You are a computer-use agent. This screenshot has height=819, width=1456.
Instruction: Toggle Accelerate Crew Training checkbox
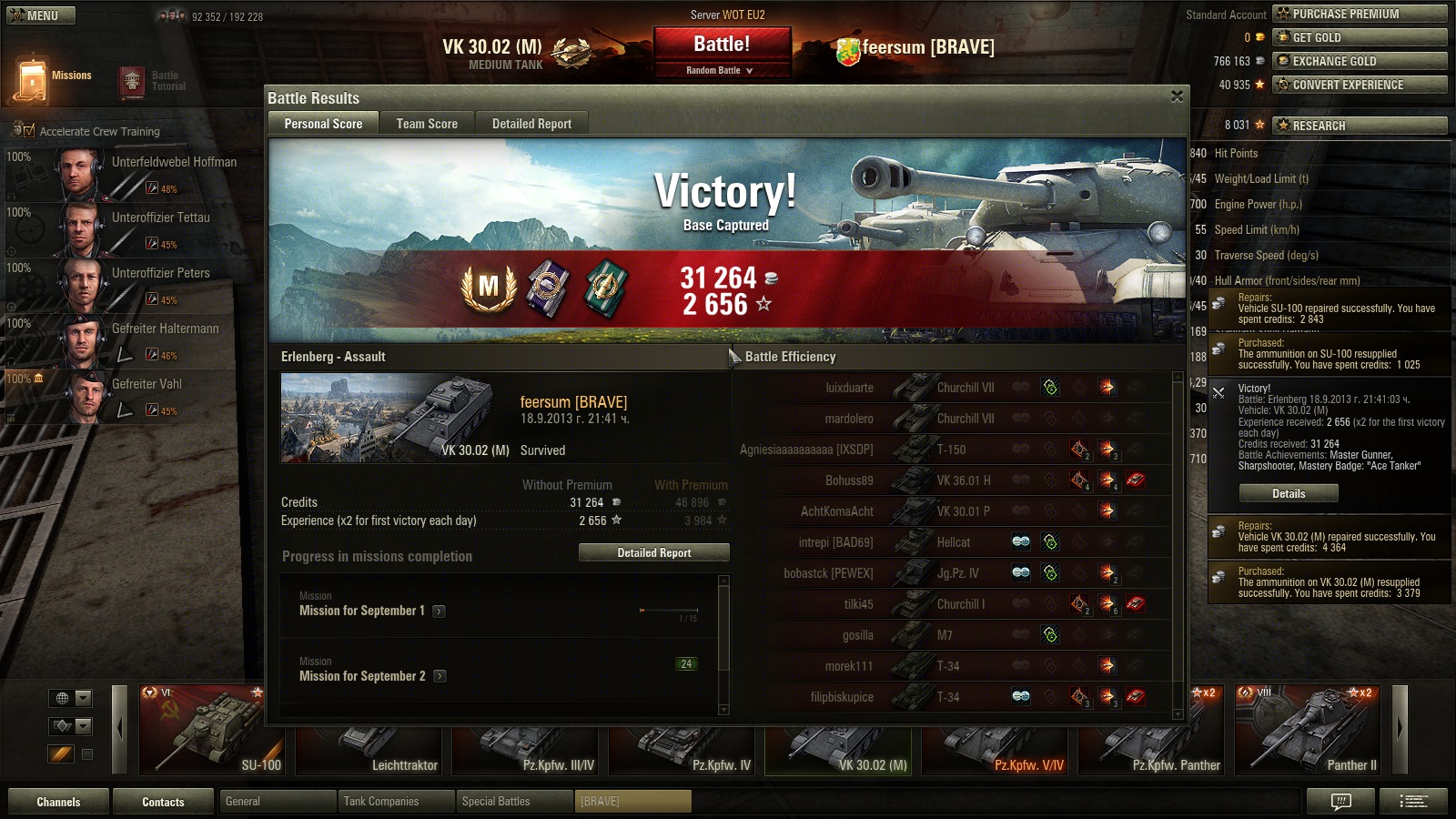tap(29, 131)
